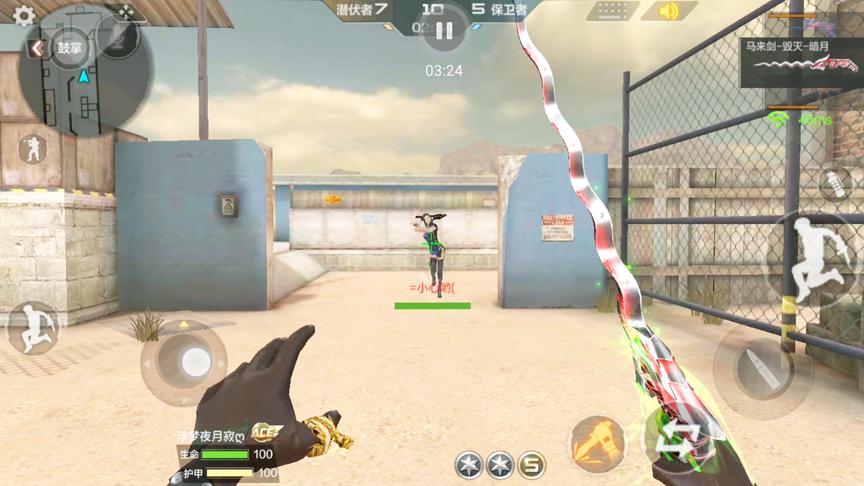Toggle the microphone voice button
864x486 pixels.
pyautogui.click(x=118, y=36)
